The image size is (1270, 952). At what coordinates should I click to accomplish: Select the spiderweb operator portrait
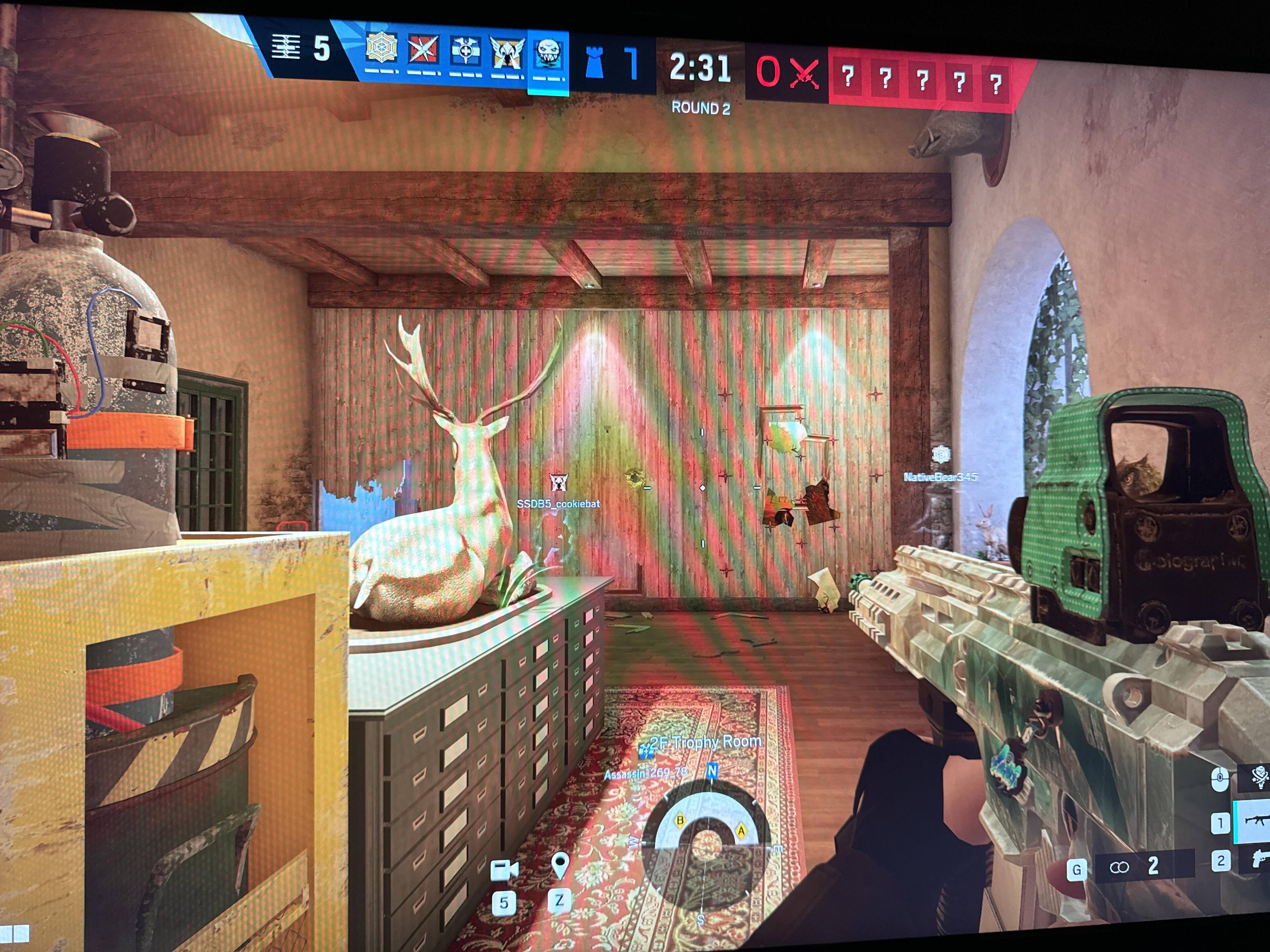point(381,49)
